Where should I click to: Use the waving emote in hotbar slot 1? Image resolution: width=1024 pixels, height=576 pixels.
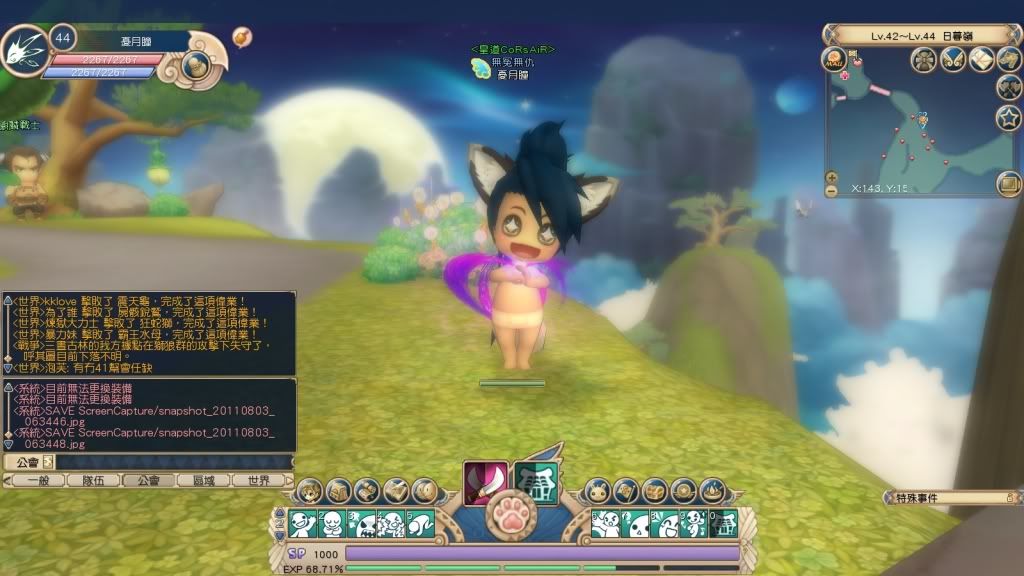(x=303, y=524)
